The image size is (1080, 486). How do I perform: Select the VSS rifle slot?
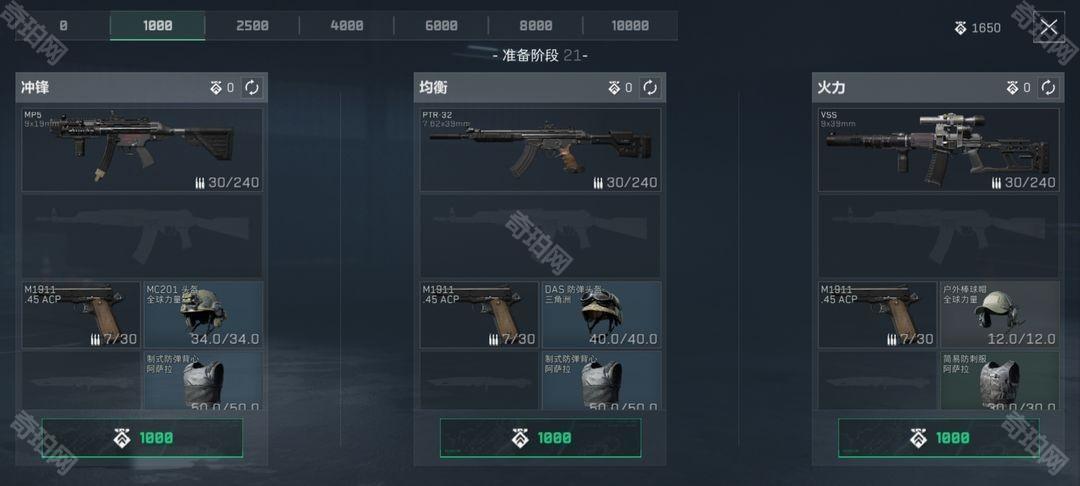pos(938,150)
